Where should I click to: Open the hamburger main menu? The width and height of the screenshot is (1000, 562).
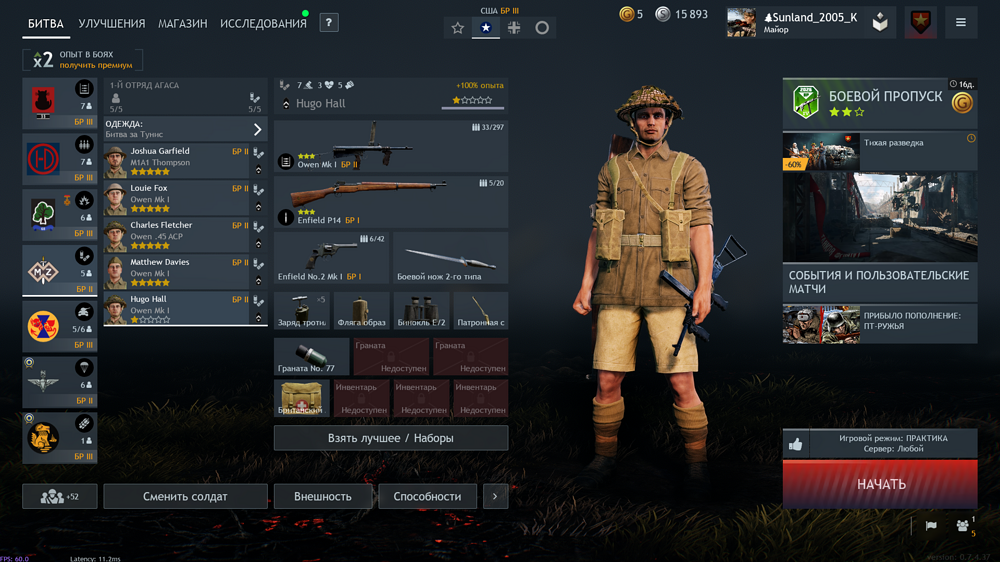click(960, 22)
